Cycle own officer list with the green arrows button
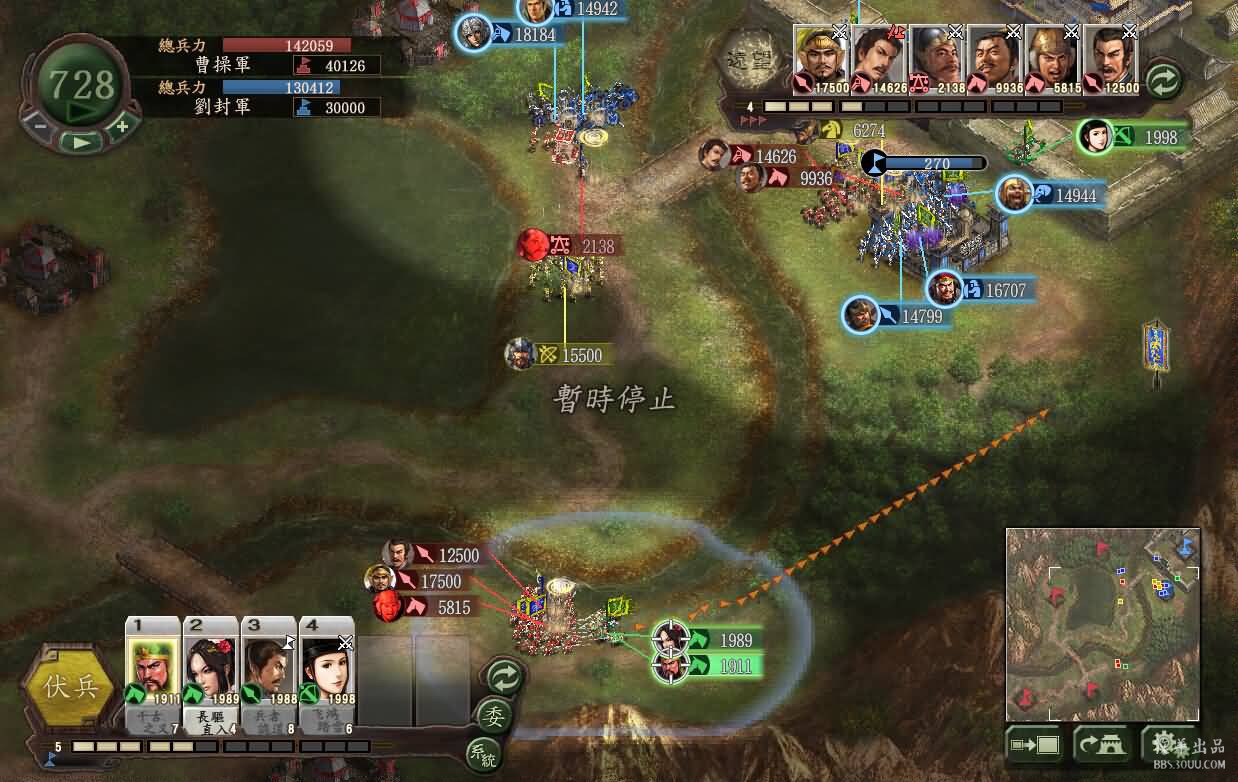 click(x=504, y=678)
